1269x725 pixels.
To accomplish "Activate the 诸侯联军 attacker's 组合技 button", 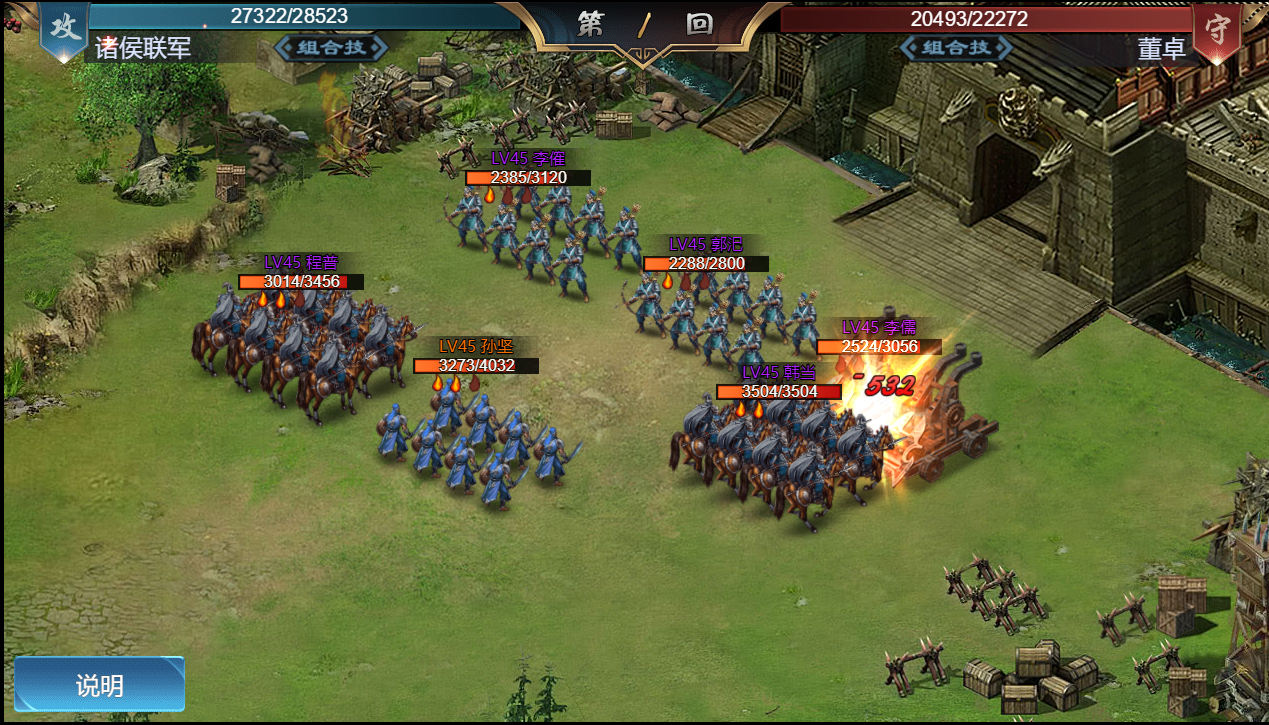I will (331, 47).
